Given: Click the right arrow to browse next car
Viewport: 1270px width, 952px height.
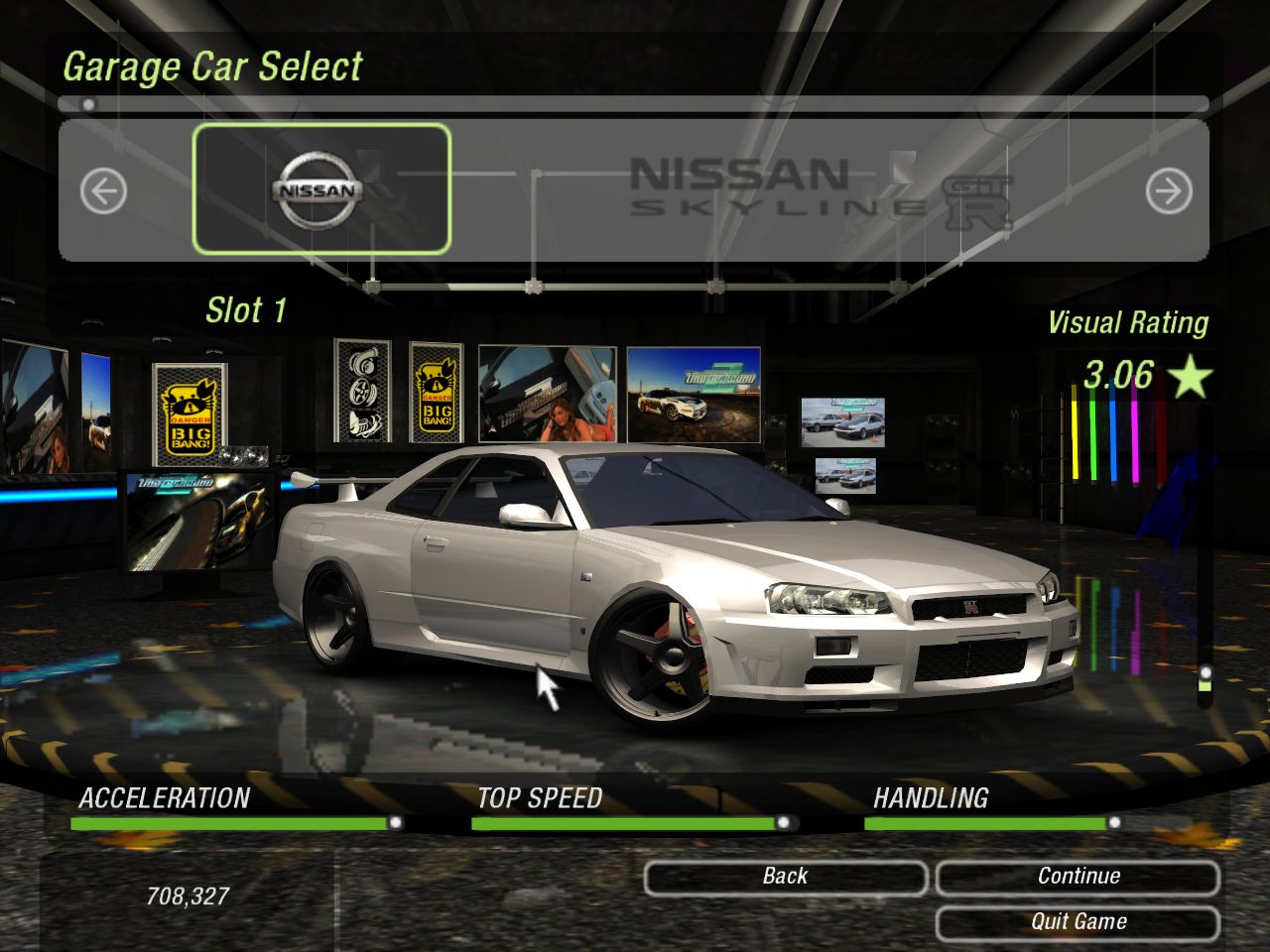Looking at the screenshot, I should pos(1168,191).
